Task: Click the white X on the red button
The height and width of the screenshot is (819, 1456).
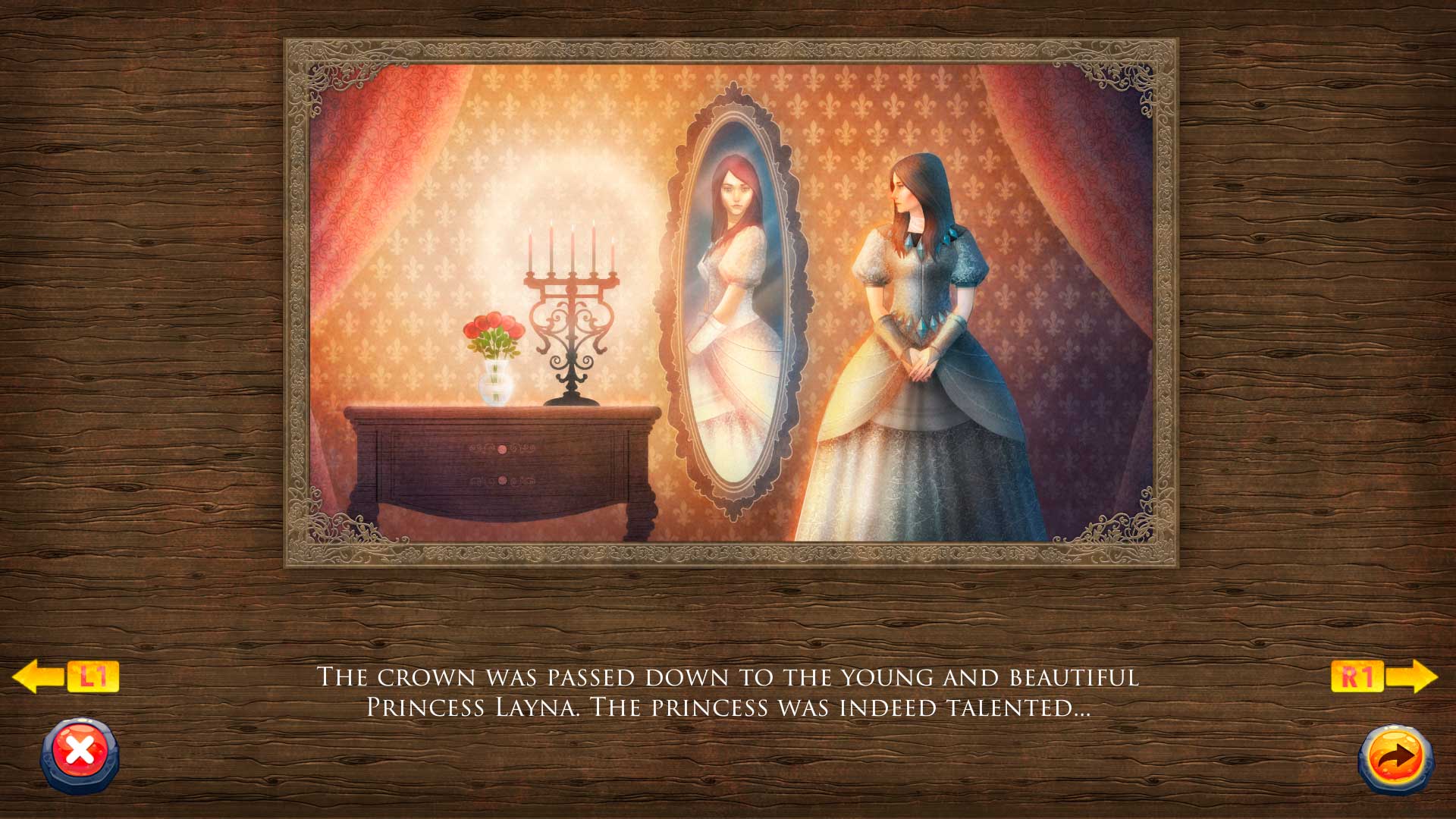Action: pos(80,749)
